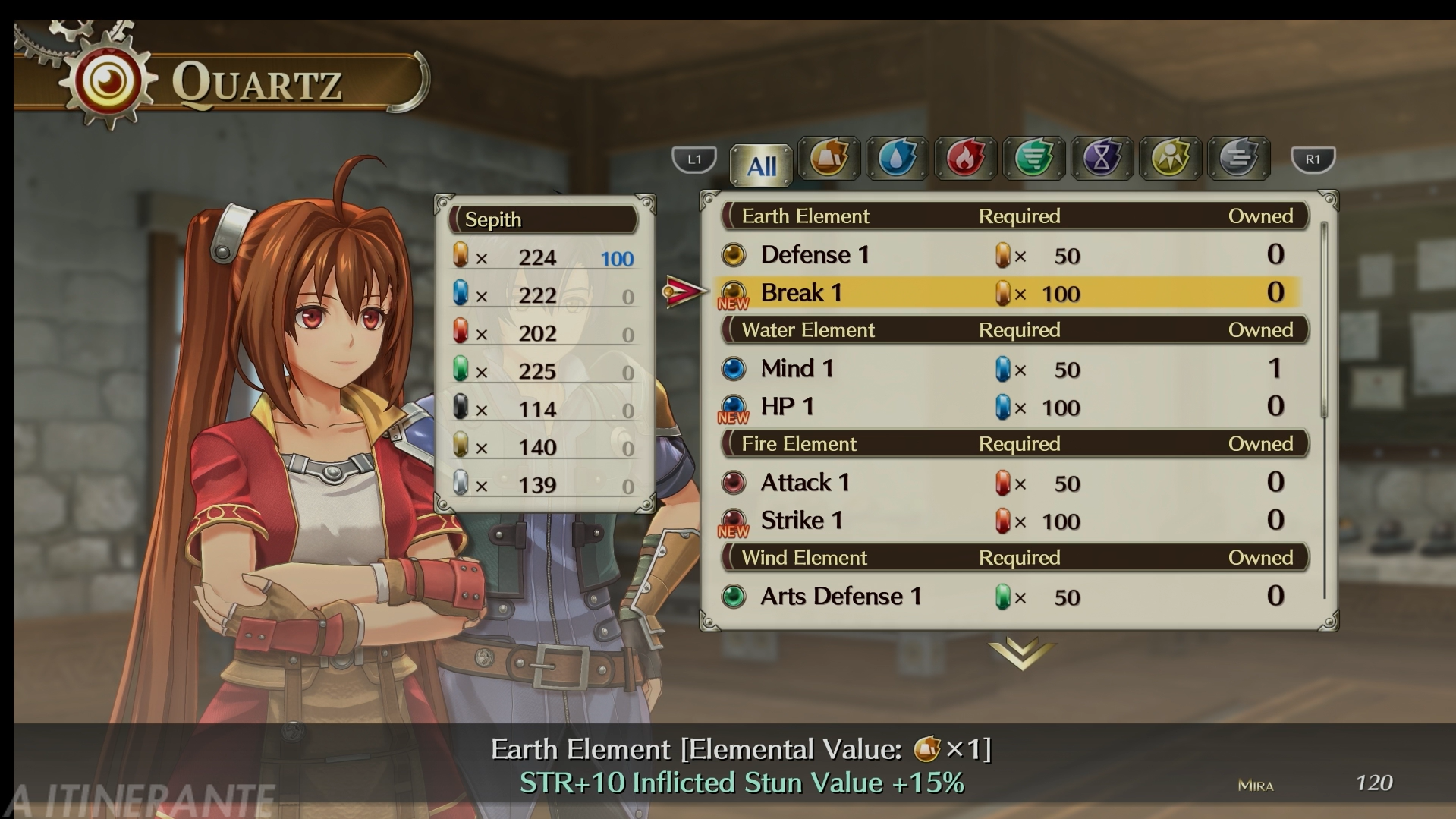Switch to the All quartz tab
This screenshot has width=1456, height=819.
761,164
